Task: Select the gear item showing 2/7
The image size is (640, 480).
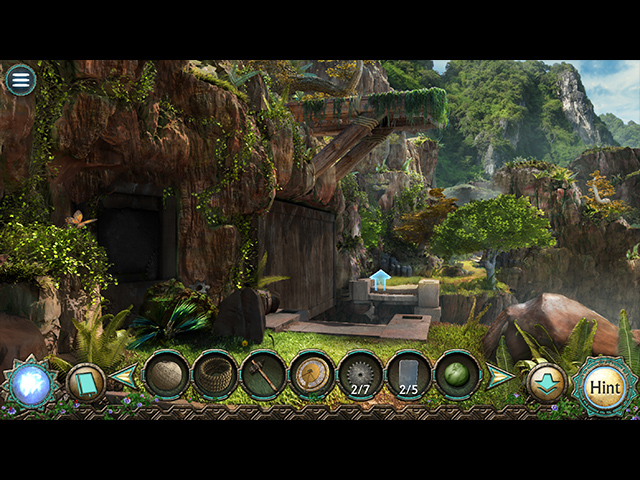Action: (x=360, y=375)
